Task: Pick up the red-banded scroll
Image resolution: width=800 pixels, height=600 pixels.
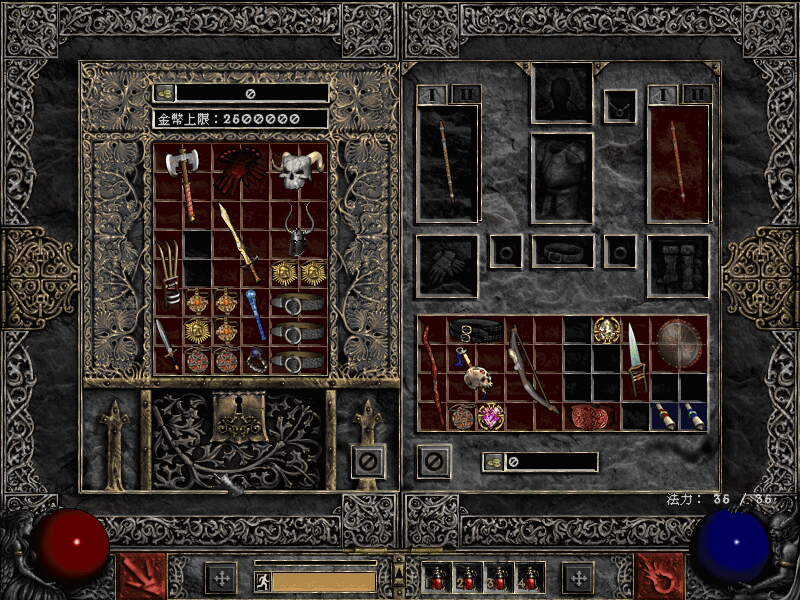Action: point(664,416)
